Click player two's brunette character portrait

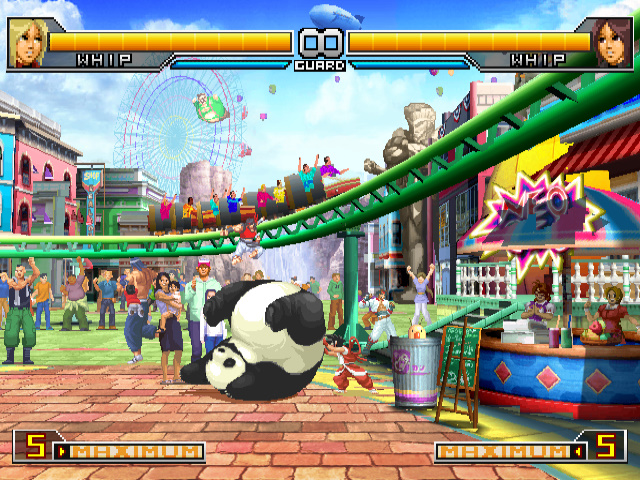[x=612, y=42]
